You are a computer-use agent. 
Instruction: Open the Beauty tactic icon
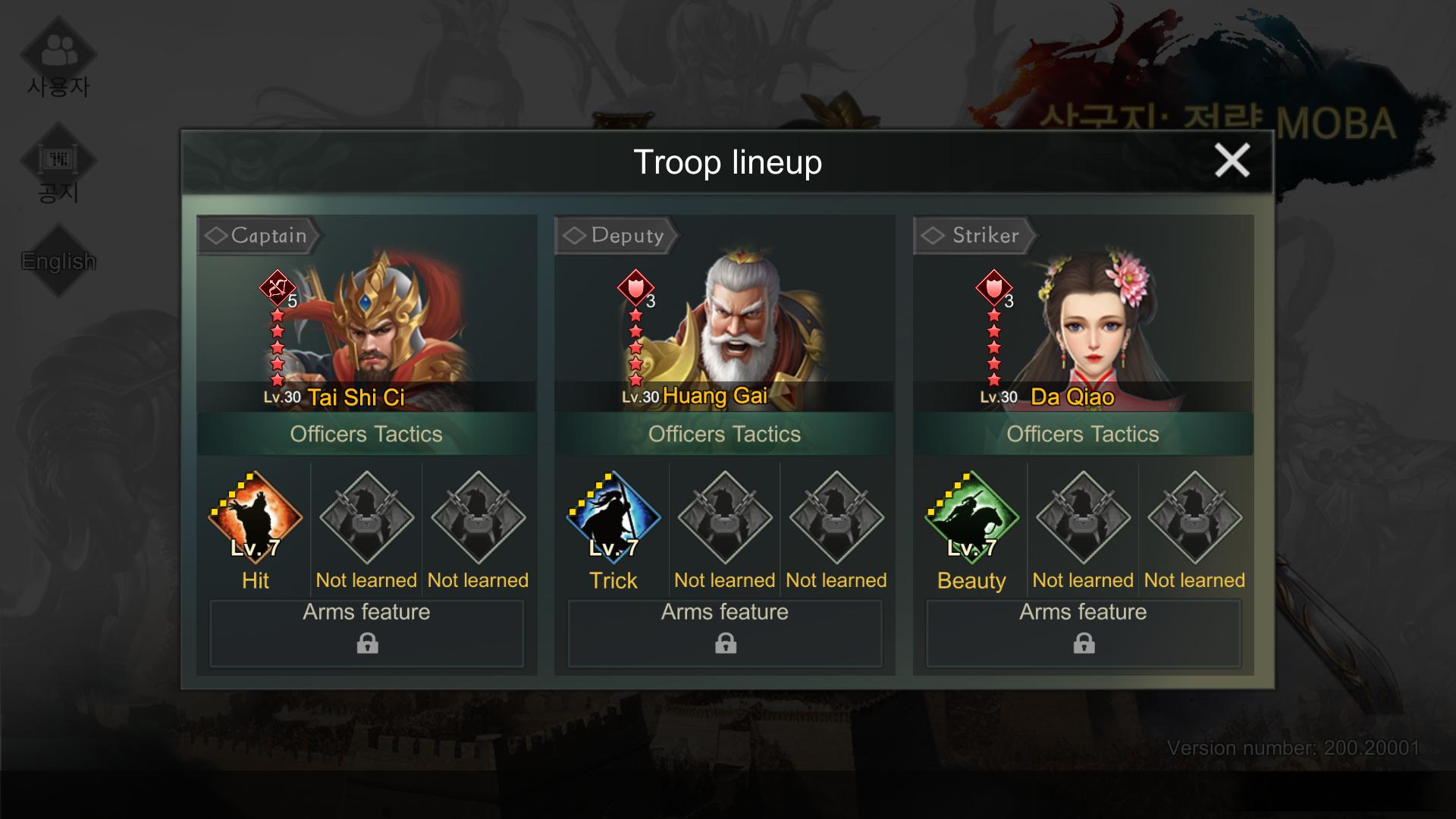(971, 518)
